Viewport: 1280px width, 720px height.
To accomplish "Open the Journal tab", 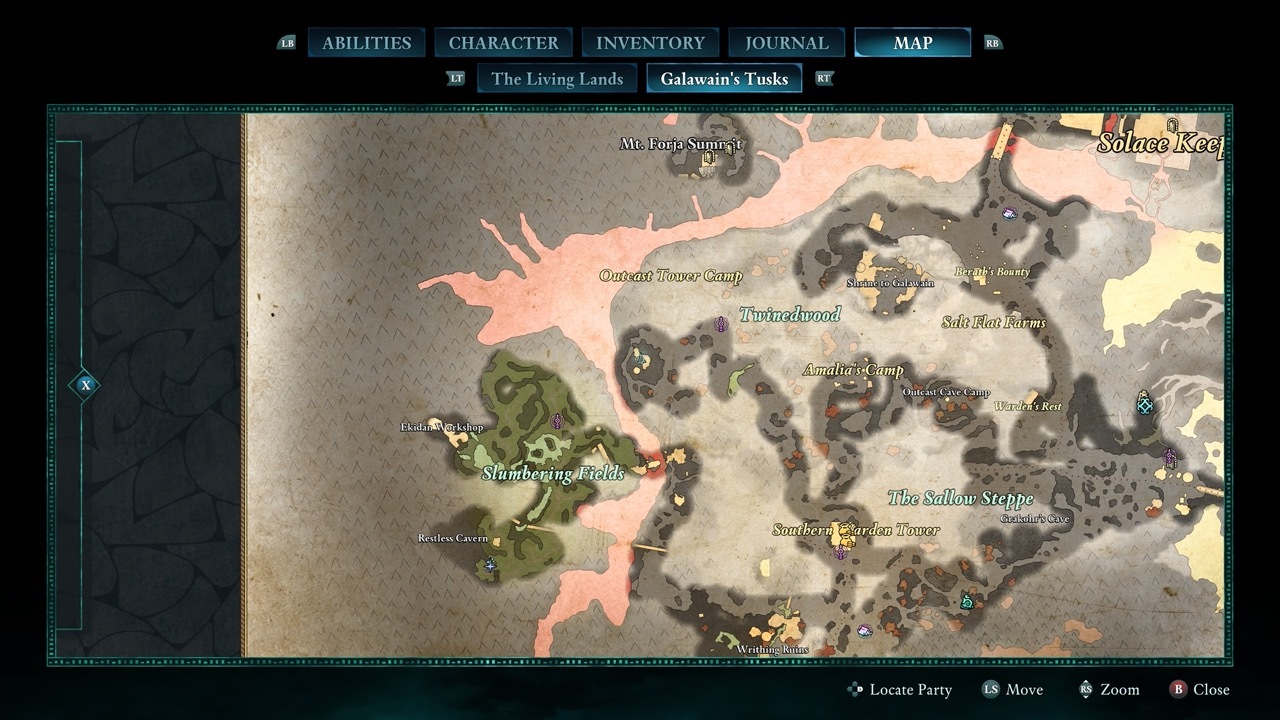I will [x=786, y=42].
